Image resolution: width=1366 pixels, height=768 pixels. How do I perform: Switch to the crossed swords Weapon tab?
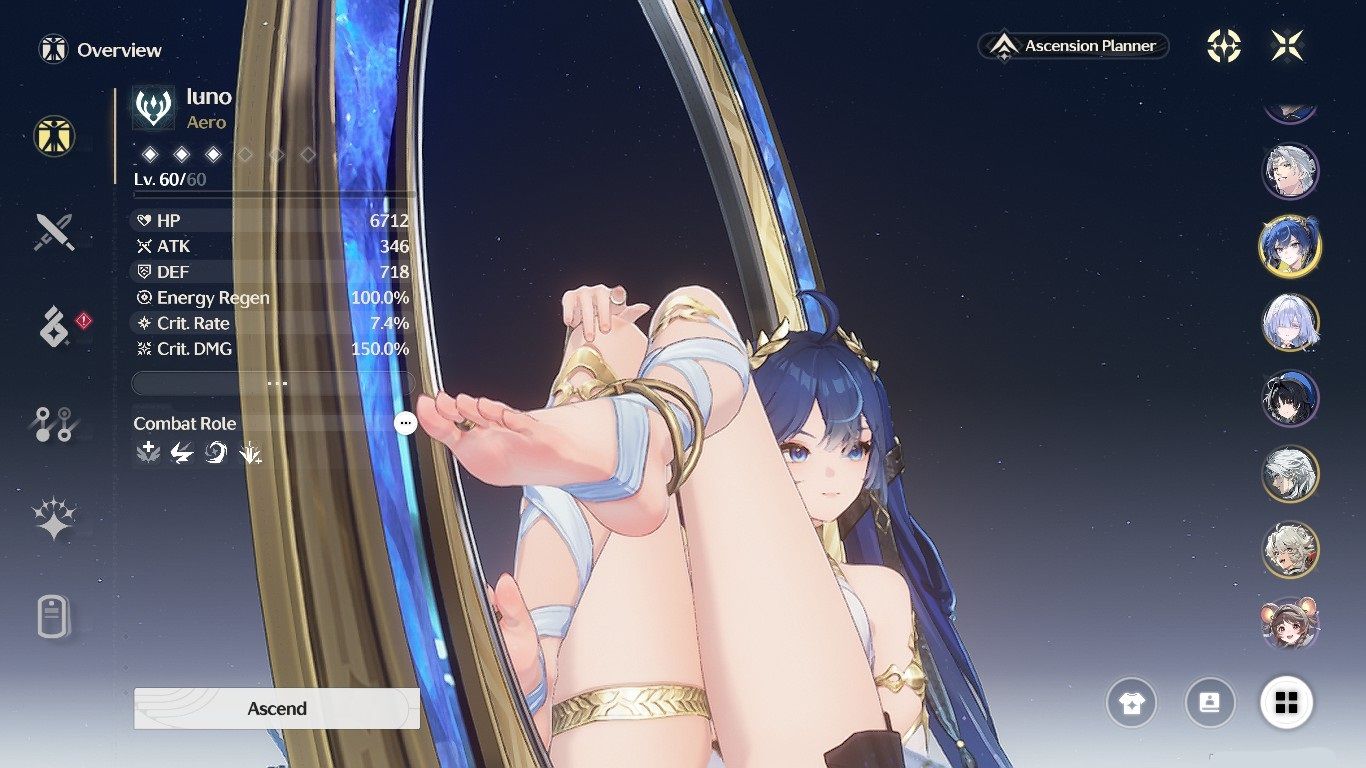coord(54,233)
